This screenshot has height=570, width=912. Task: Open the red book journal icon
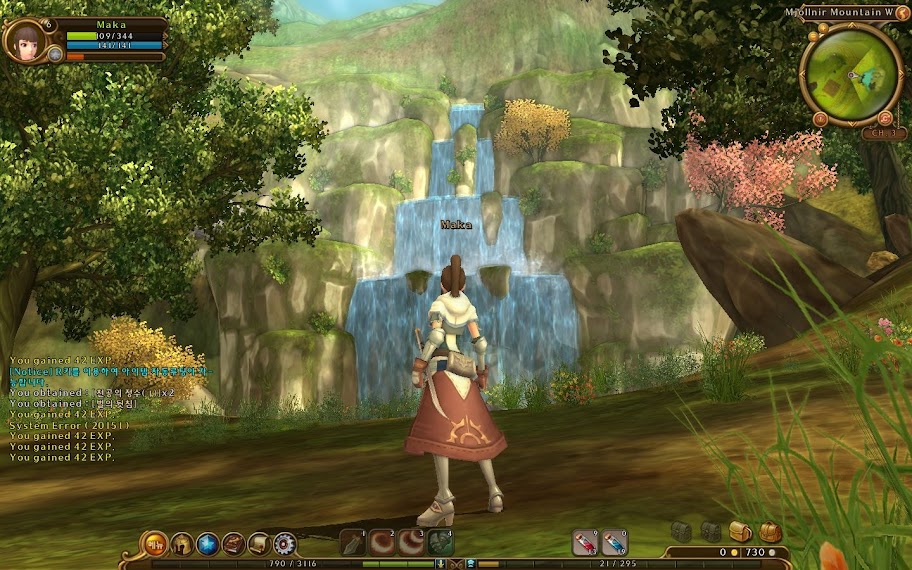pos(234,544)
